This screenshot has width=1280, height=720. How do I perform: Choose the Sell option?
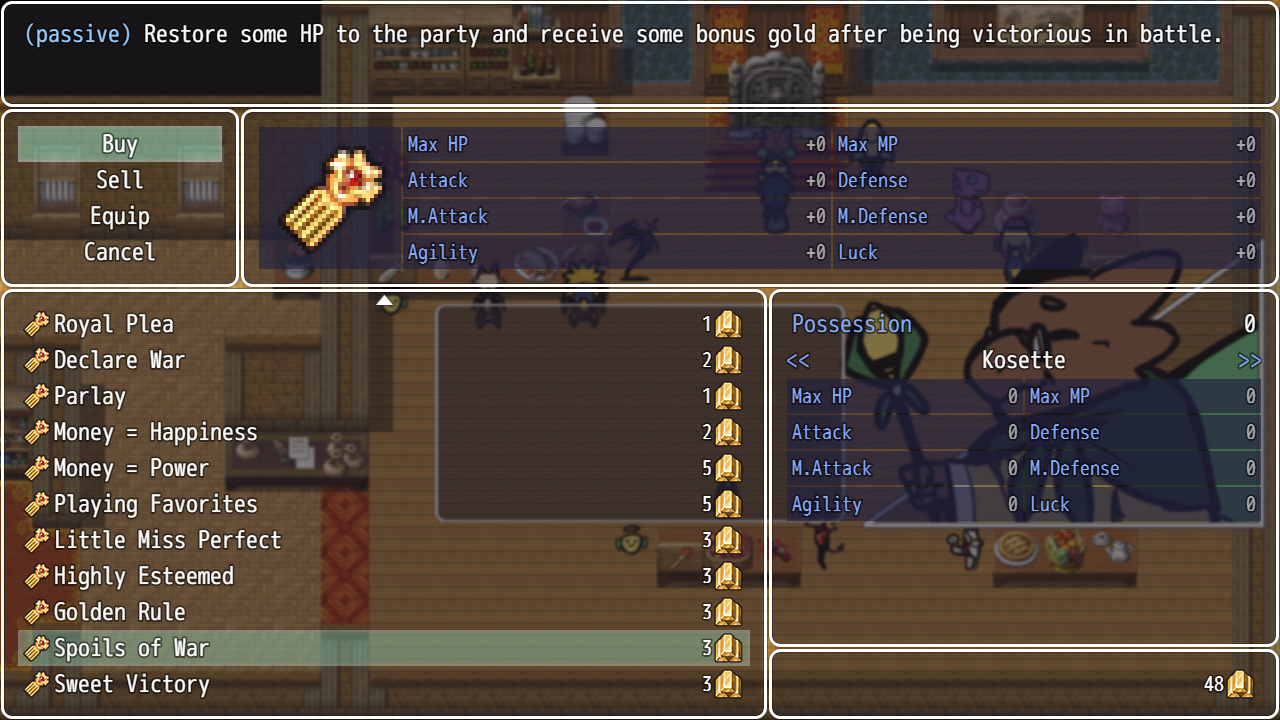pos(120,180)
